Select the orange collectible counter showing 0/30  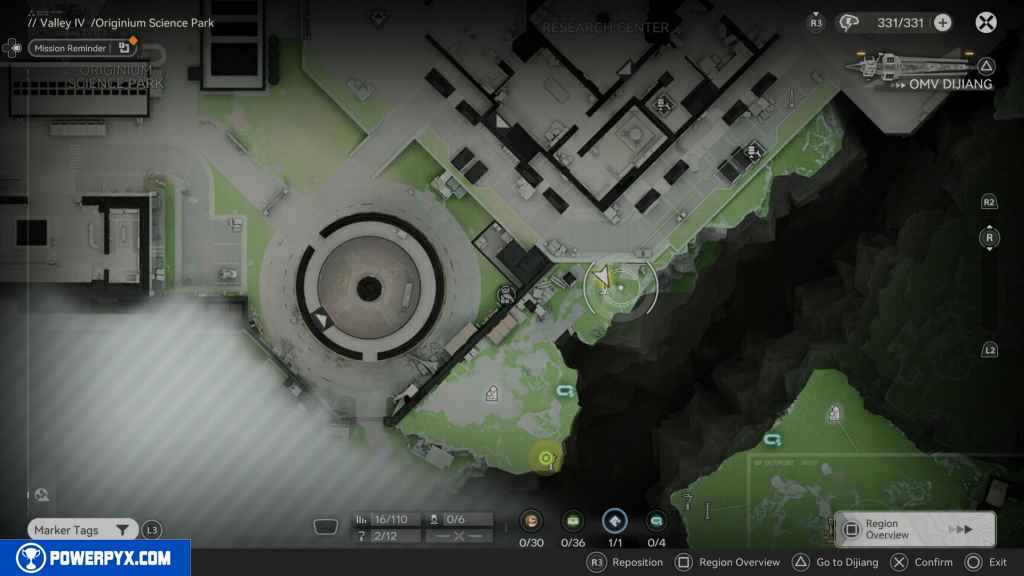531,521
